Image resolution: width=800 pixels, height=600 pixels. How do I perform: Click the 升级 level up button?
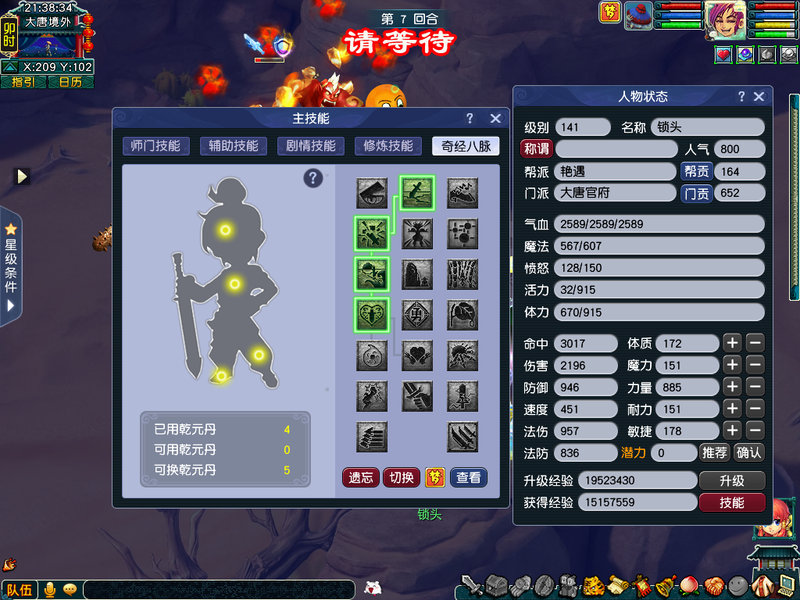(733, 480)
